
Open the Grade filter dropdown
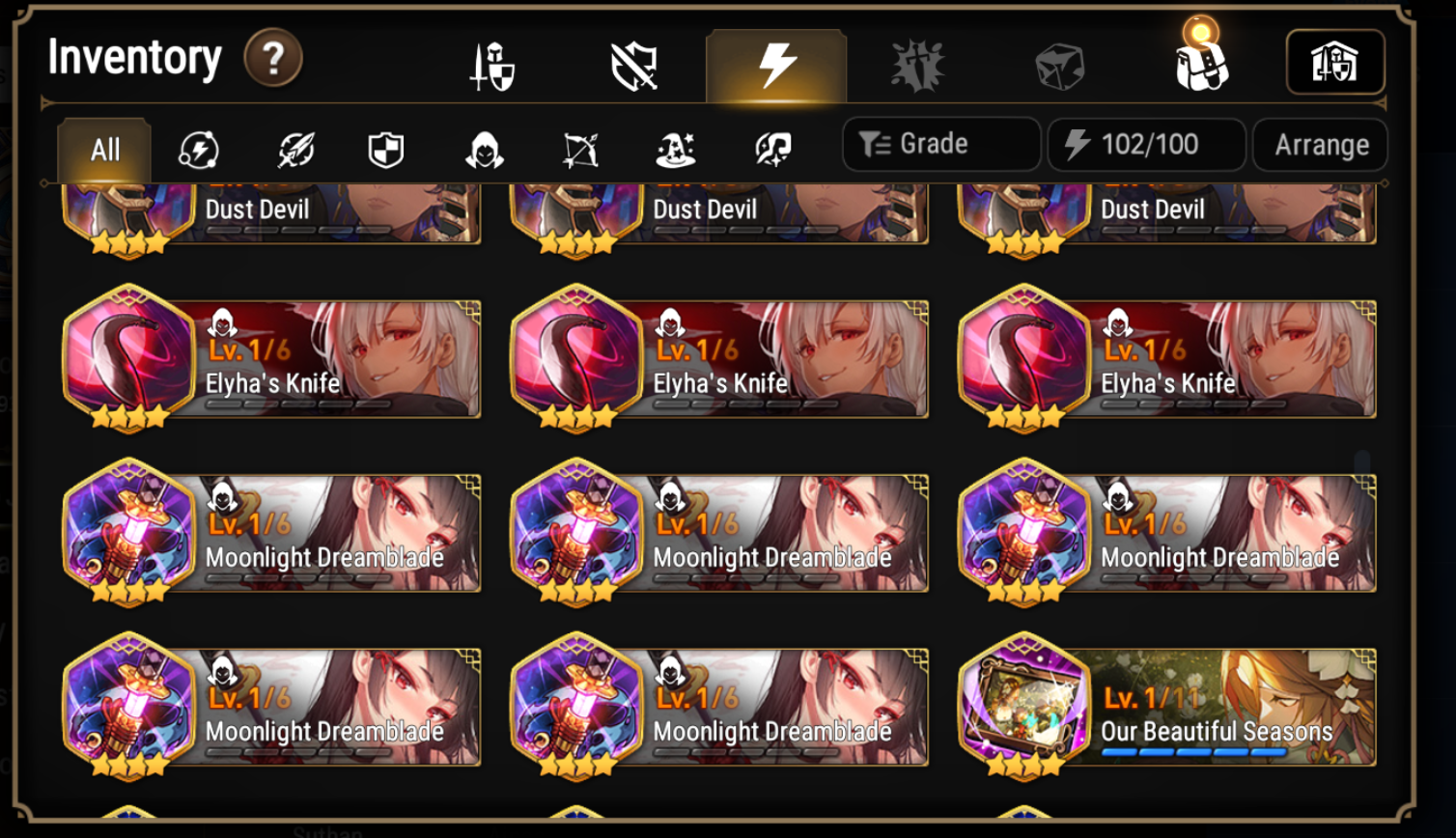point(939,144)
